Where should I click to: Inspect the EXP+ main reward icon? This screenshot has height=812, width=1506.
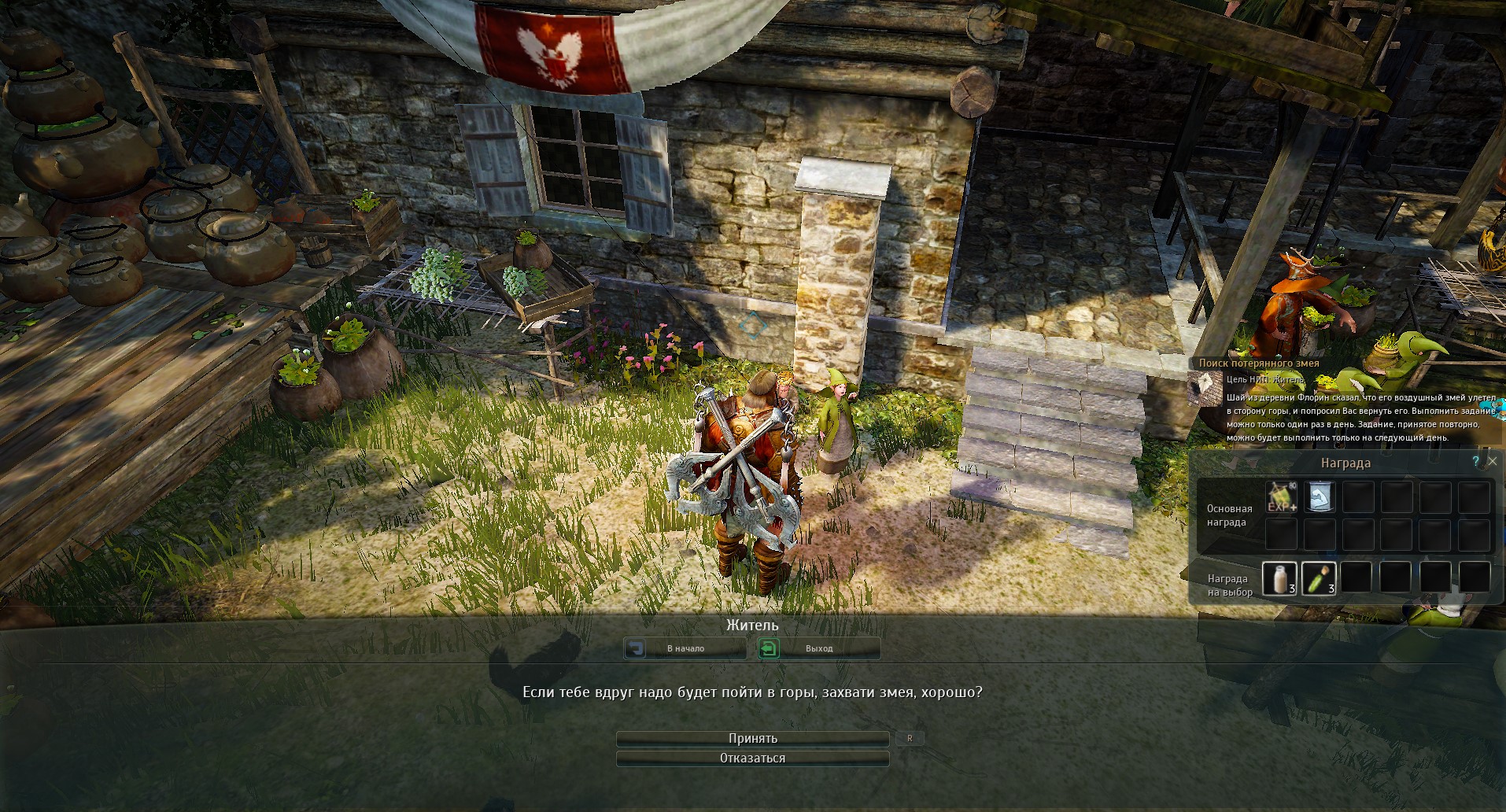coord(1281,497)
